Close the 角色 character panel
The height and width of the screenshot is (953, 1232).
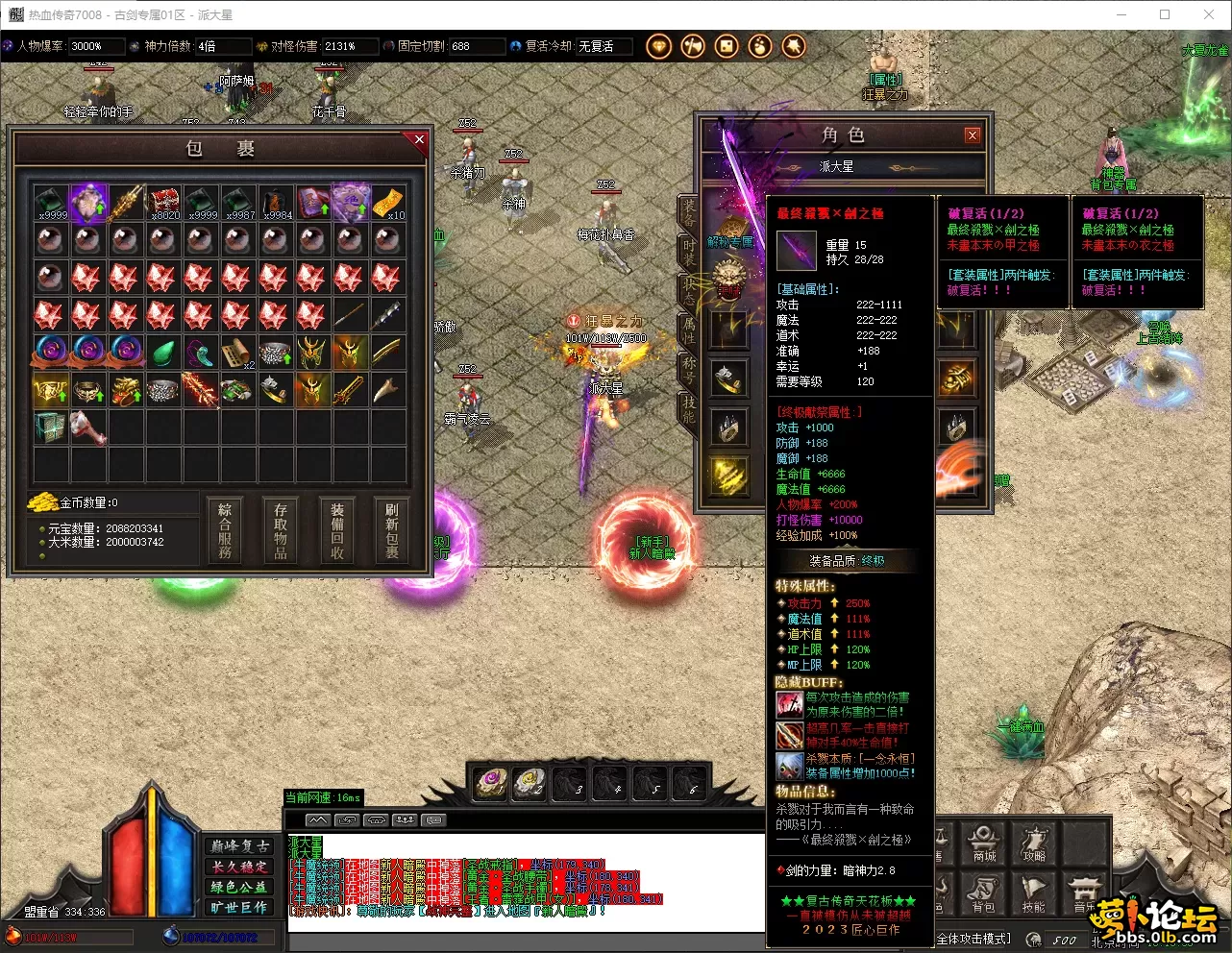[972, 135]
